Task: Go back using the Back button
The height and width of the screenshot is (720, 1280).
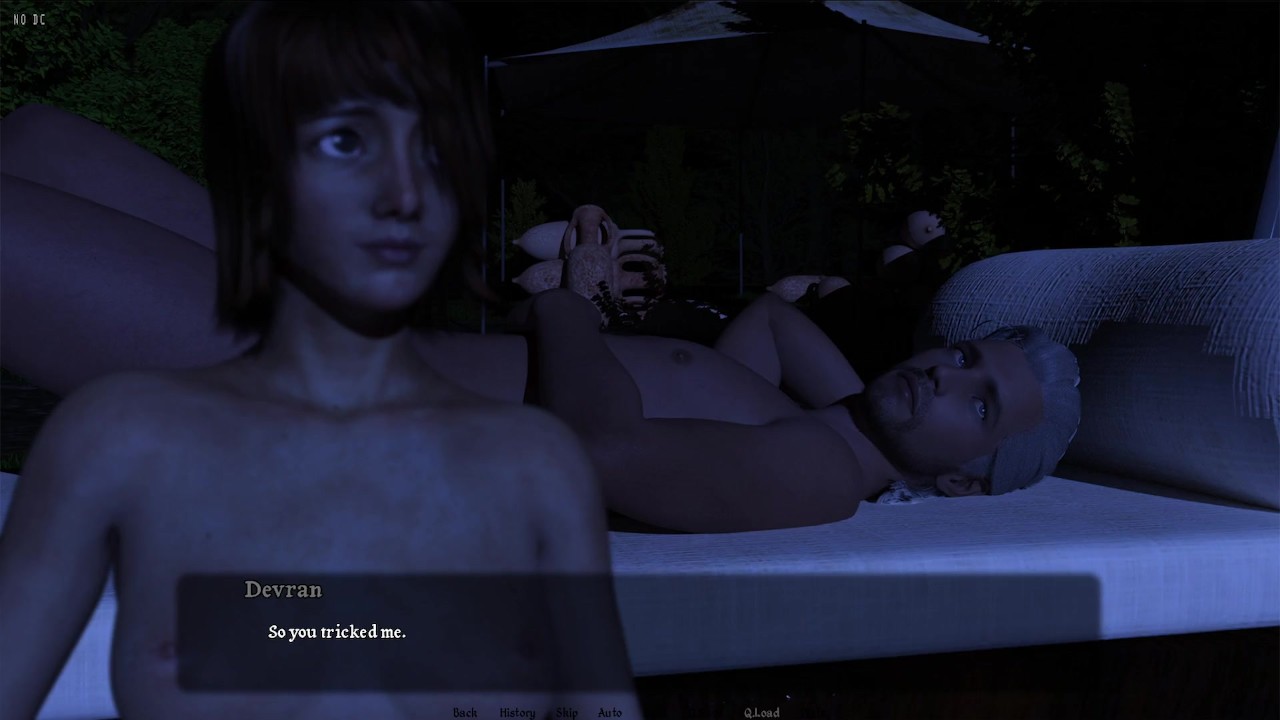Action: (465, 712)
